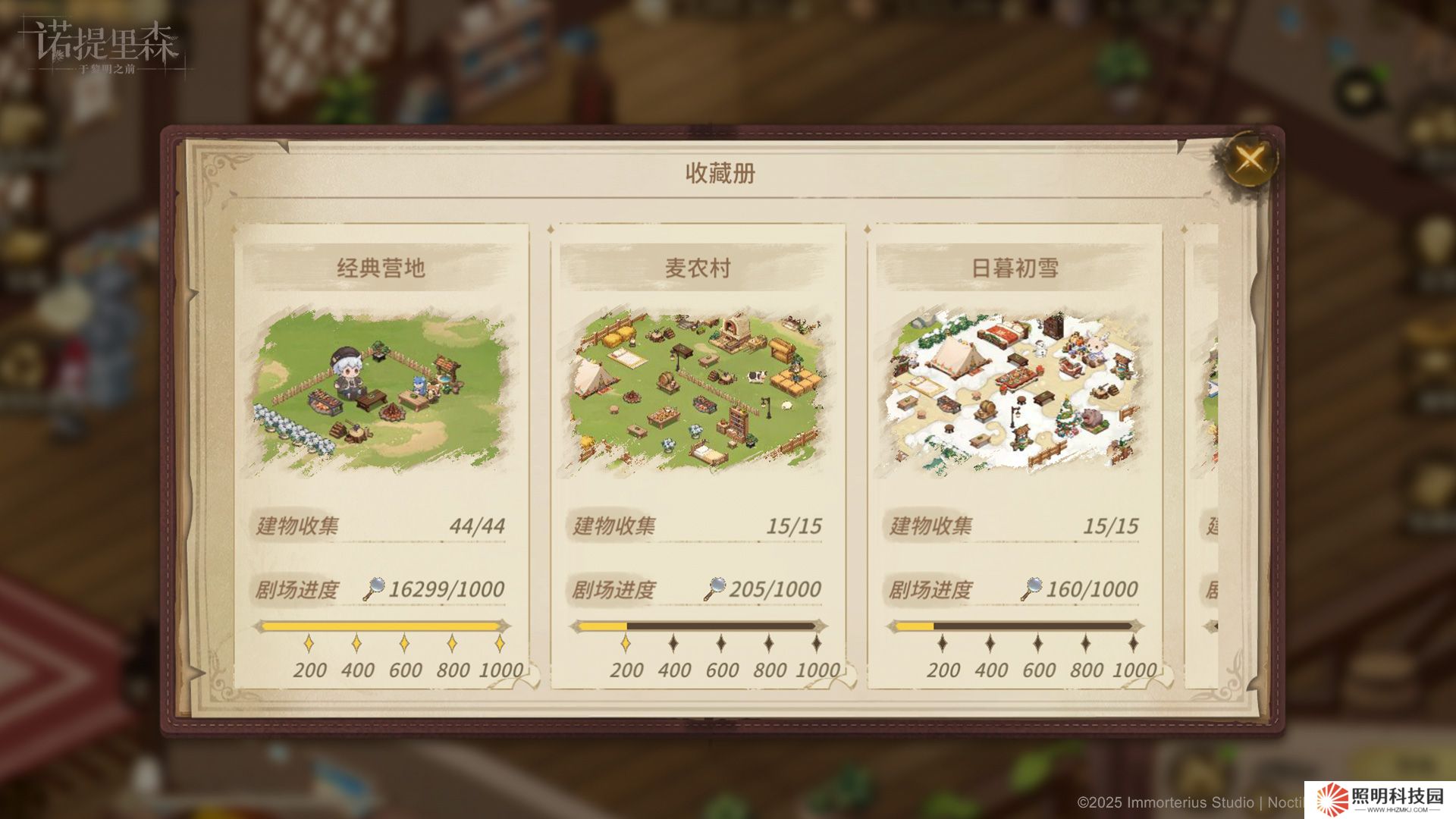Click the 日暮初雪 card title
This screenshot has width=1456, height=819.
(x=1014, y=268)
